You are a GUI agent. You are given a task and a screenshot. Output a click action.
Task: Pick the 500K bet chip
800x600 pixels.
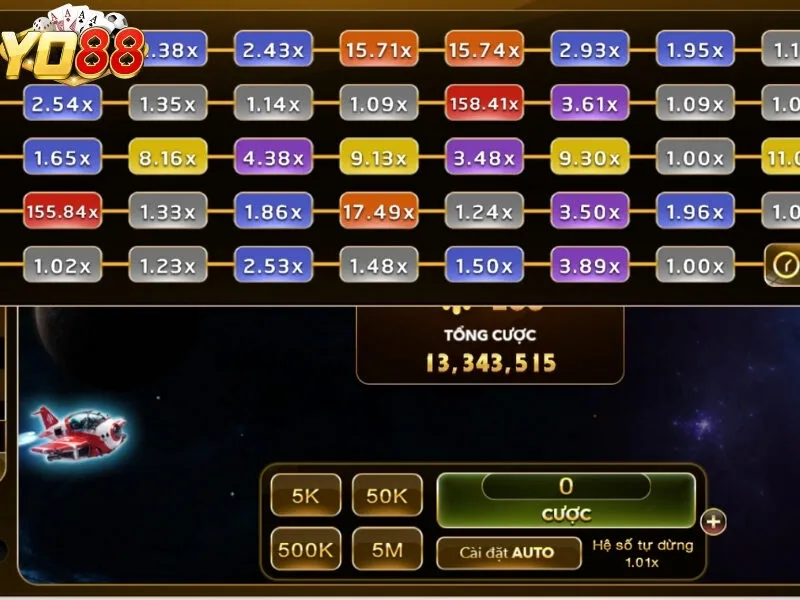pos(305,549)
